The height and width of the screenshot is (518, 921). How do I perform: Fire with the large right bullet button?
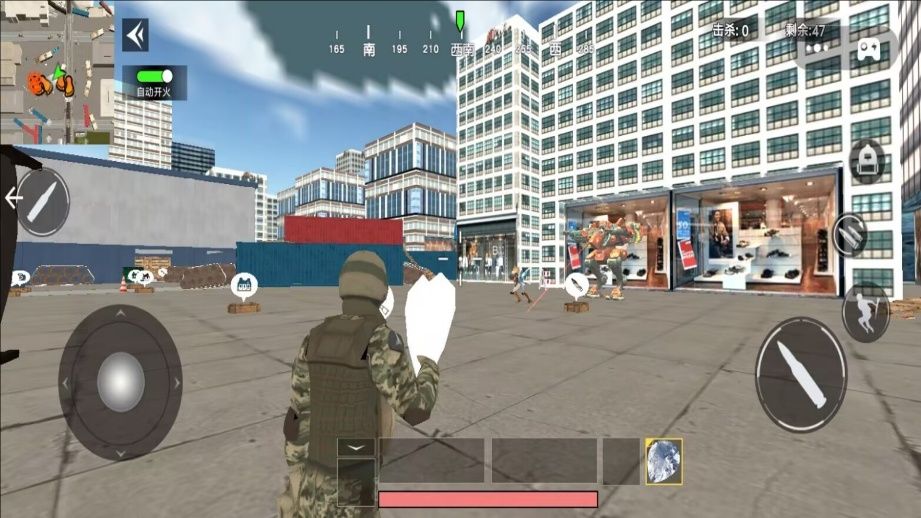[801, 366]
